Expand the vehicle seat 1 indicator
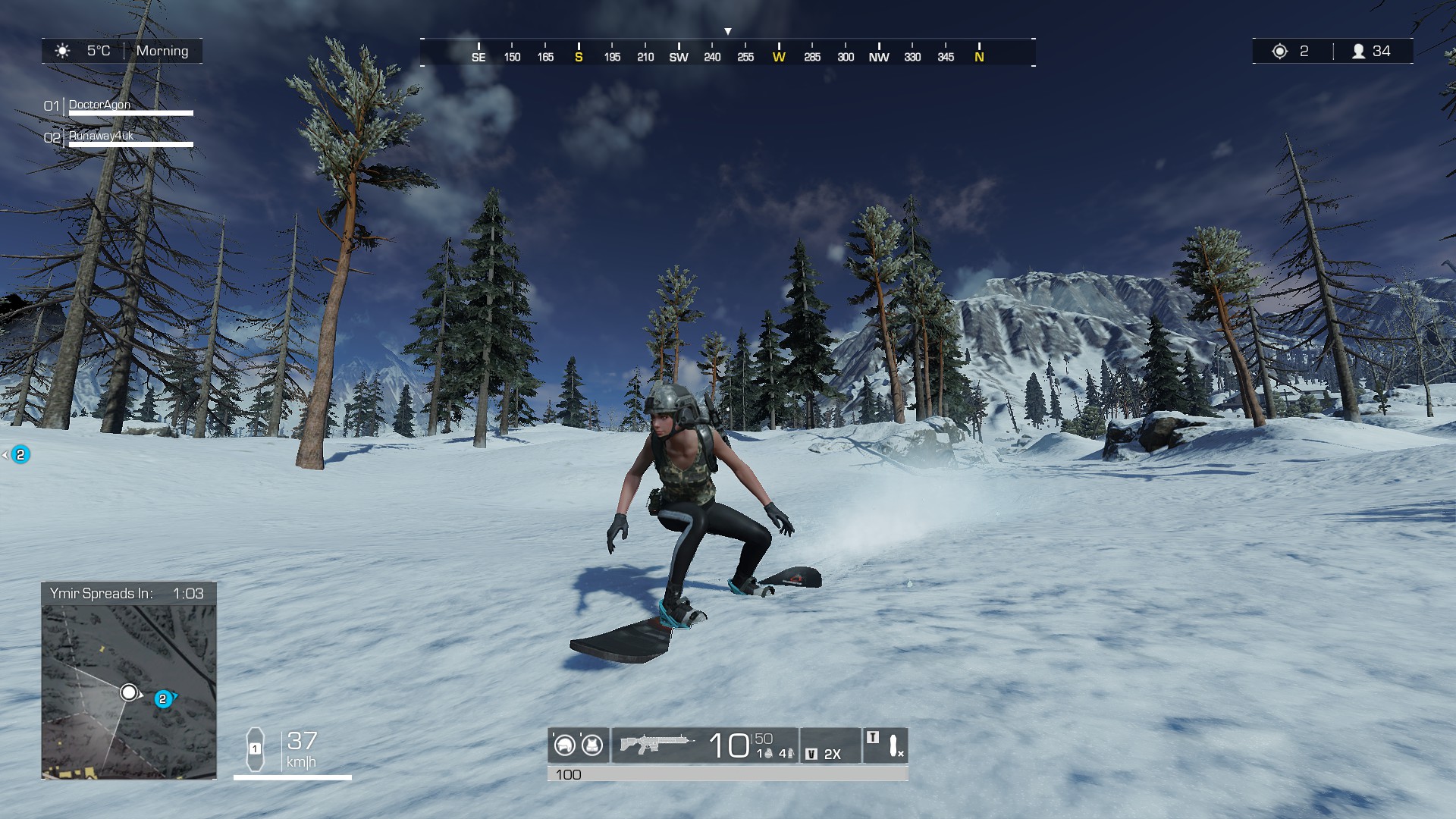Viewport: 1456px width, 819px height. pyautogui.click(x=256, y=749)
